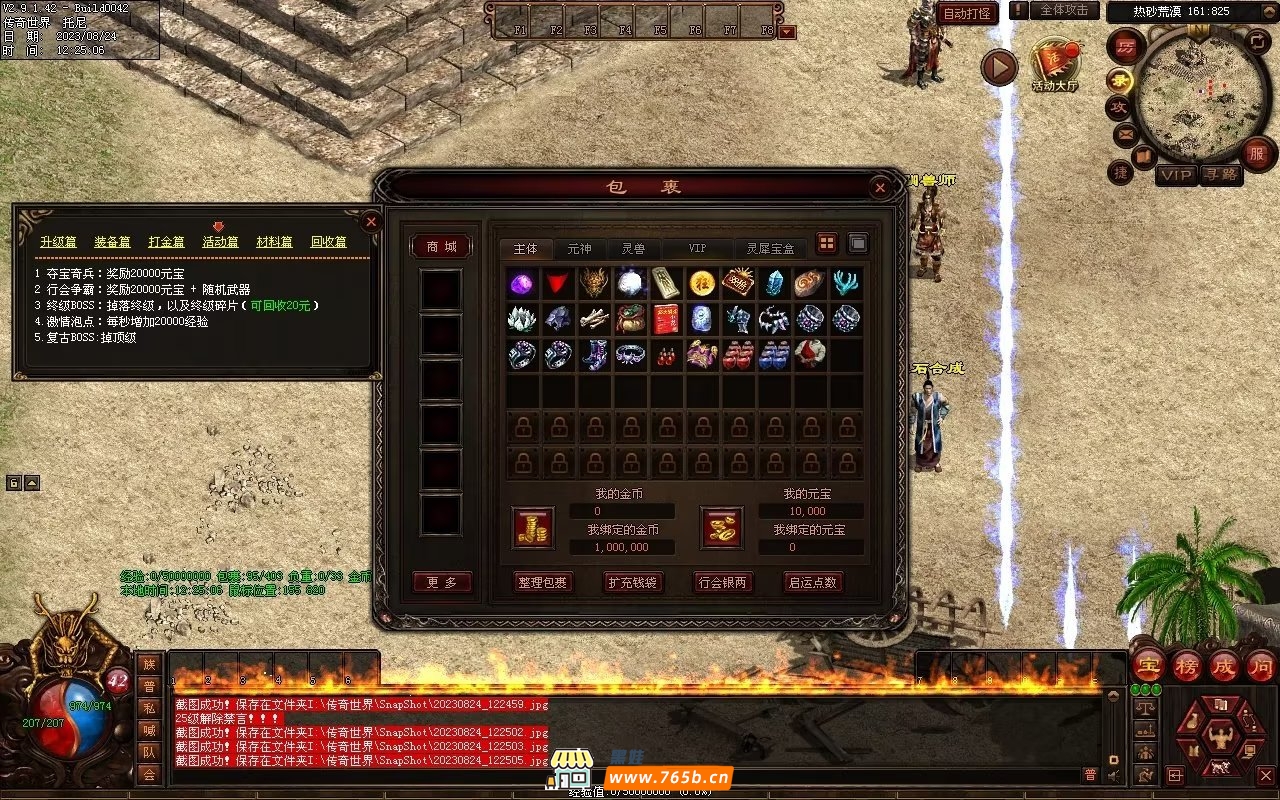This screenshot has width=1280, height=800.
Task: Select the purple gem item
Action: coord(521,283)
